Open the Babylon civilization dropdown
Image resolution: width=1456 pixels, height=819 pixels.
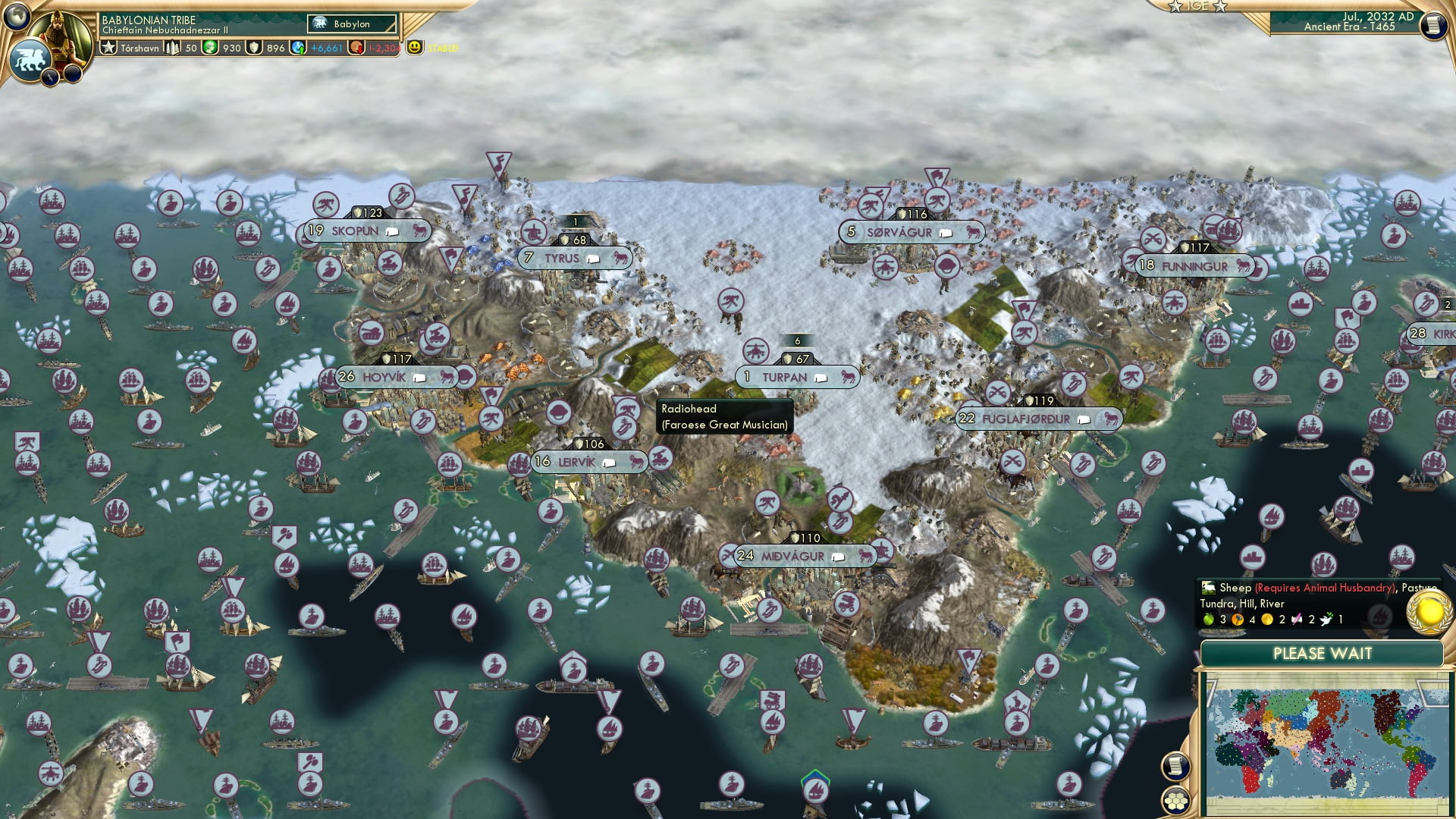pos(351,24)
